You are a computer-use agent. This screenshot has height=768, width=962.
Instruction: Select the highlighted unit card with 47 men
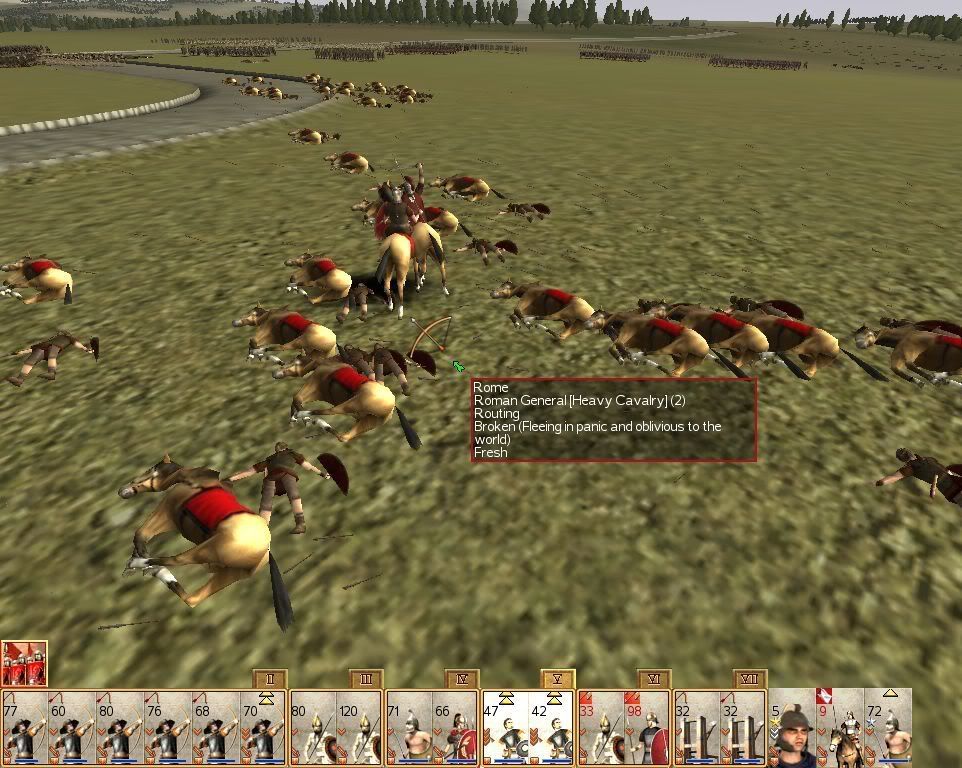pyautogui.click(x=504, y=726)
